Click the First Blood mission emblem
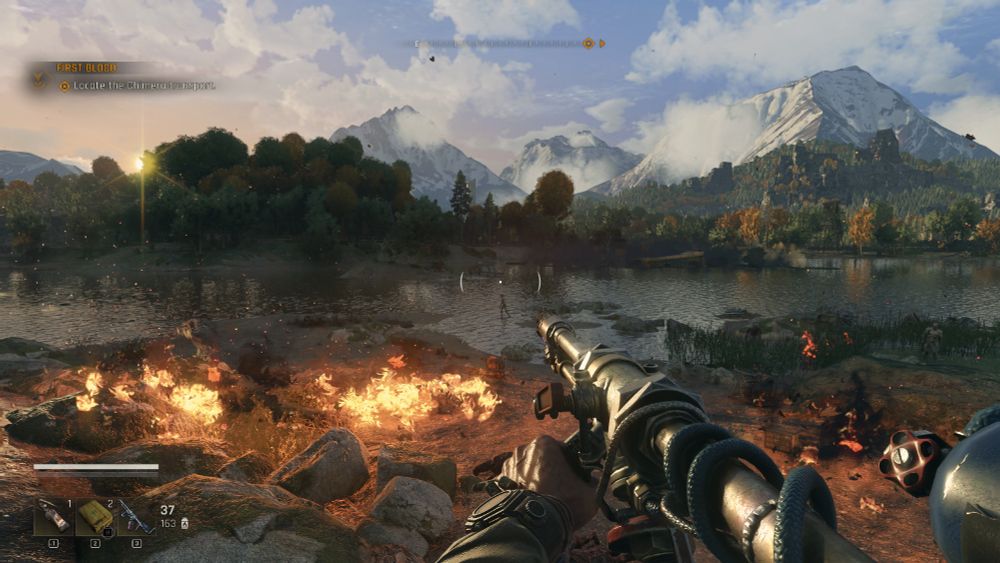 point(40,76)
